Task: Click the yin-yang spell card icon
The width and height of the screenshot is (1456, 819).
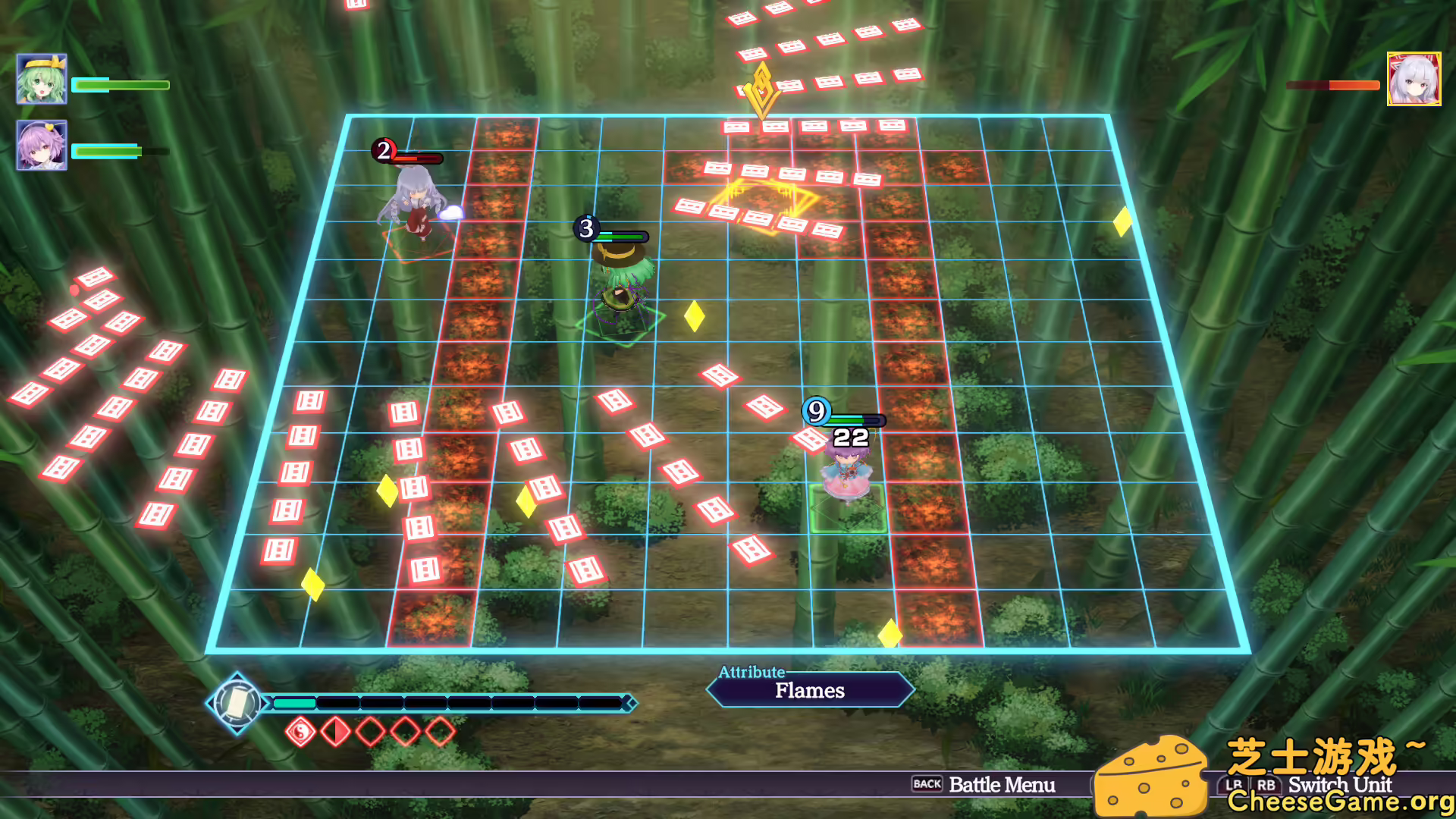Action: (302, 730)
